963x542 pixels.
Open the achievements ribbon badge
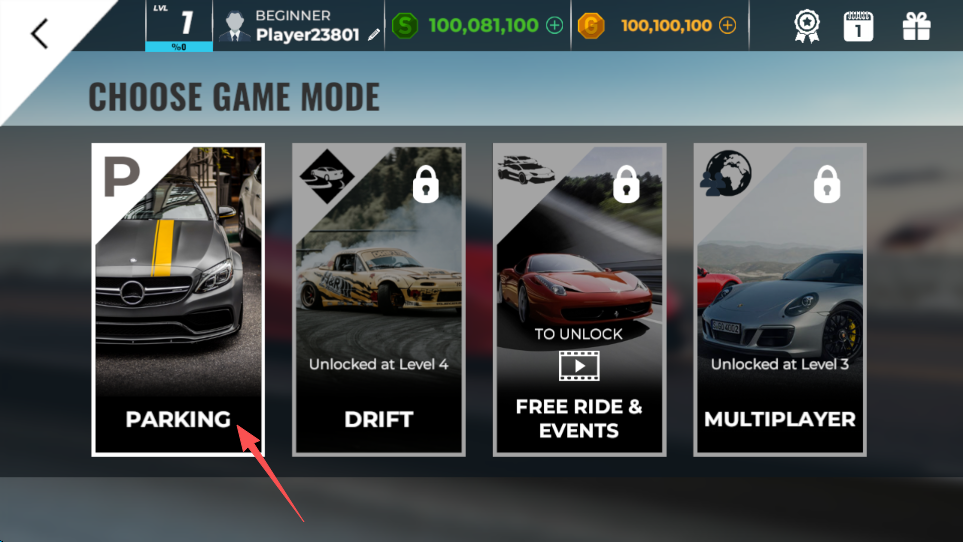pyautogui.click(x=807, y=27)
